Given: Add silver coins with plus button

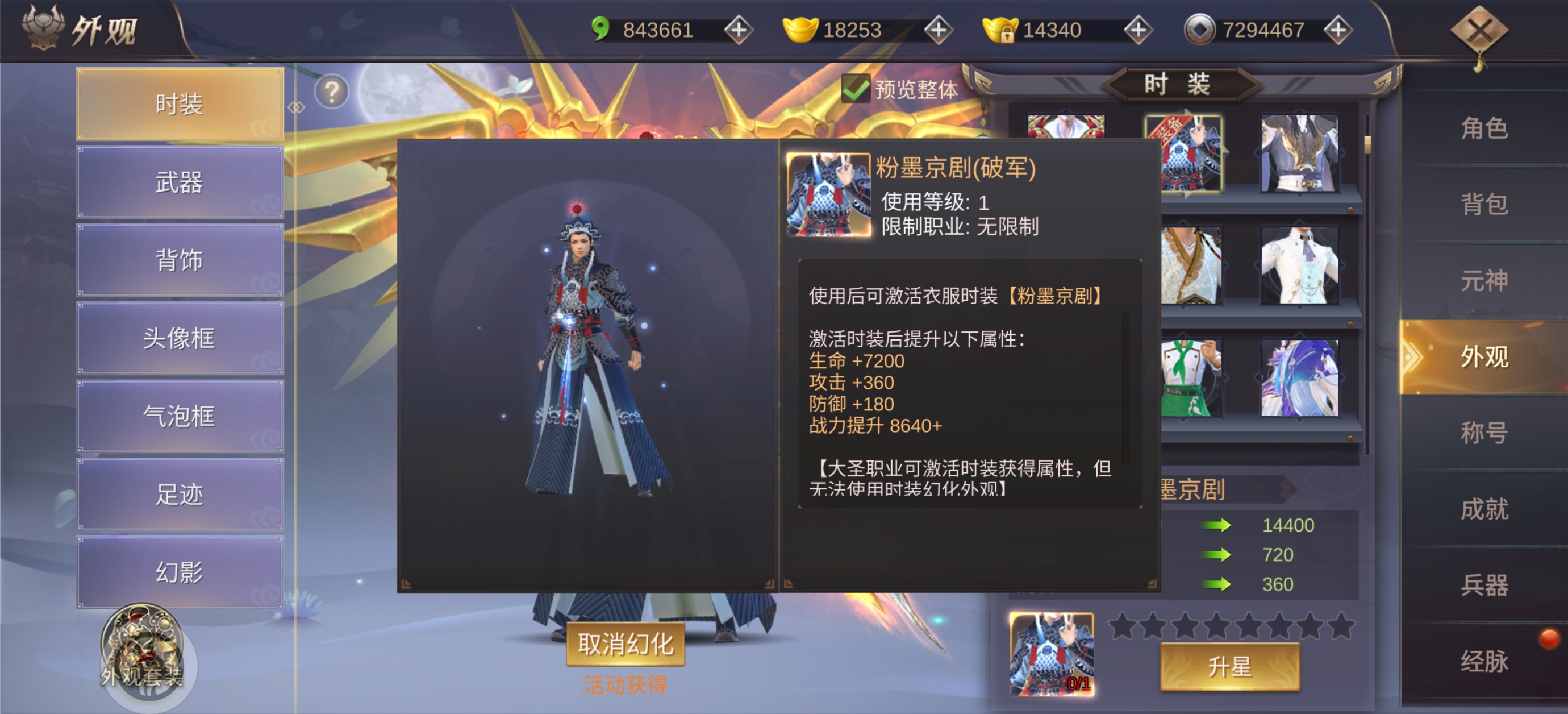Looking at the screenshot, I should [x=1337, y=30].
